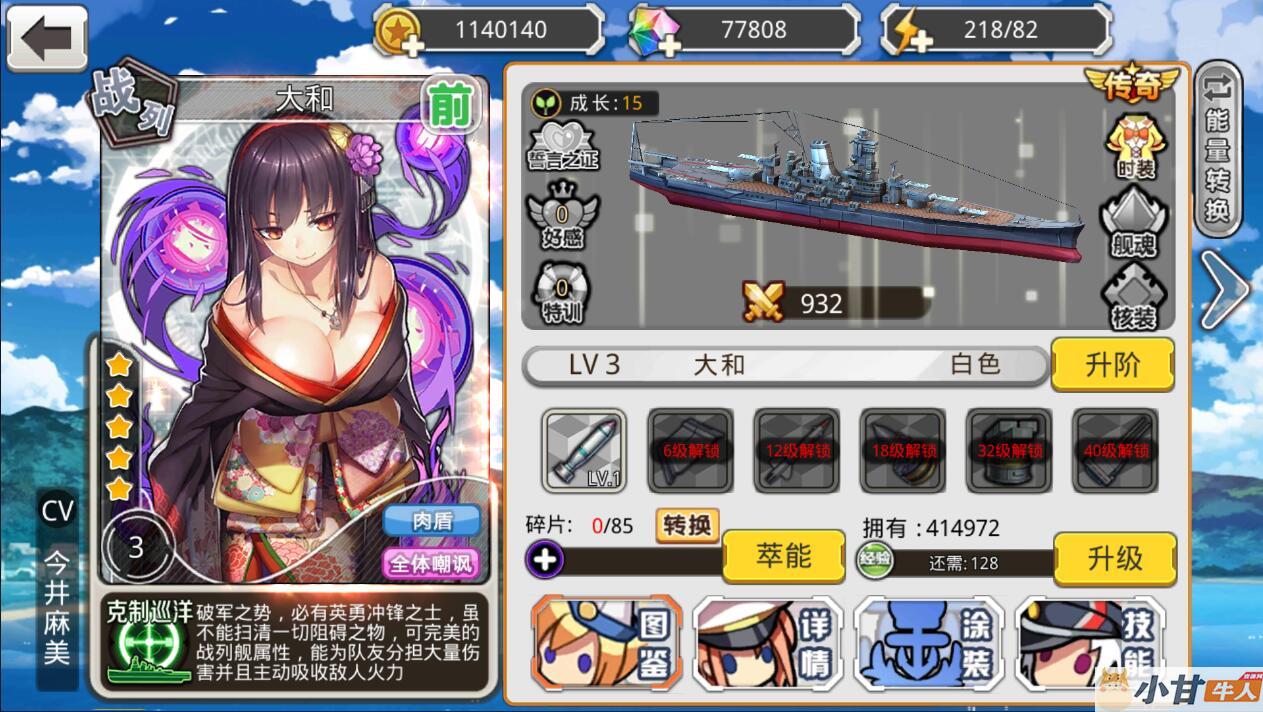The image size is (1263, 712).
Task: Open the 核装 core equipment menu
Action: 1134,296
